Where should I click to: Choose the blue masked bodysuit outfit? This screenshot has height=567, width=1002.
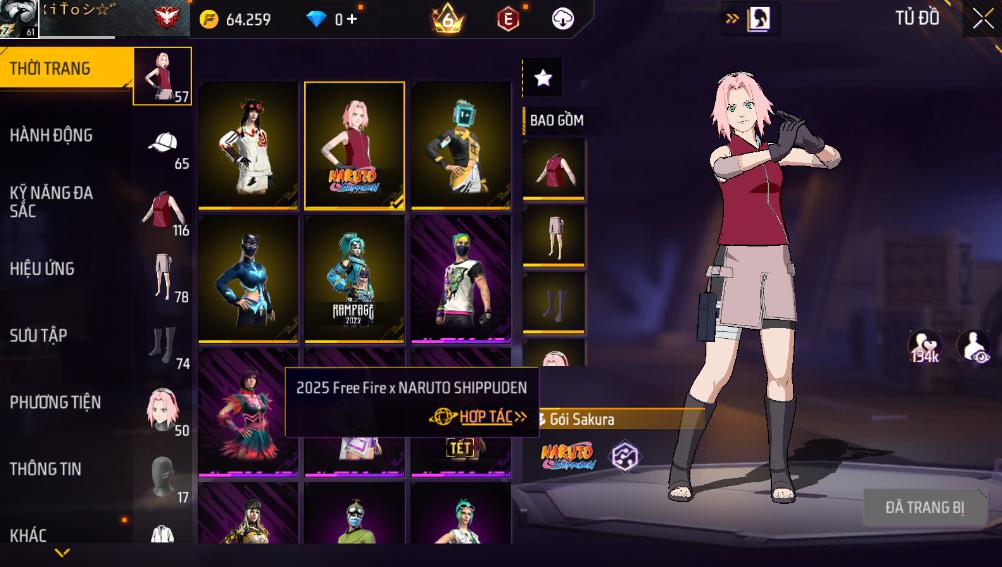click(248, 279)
